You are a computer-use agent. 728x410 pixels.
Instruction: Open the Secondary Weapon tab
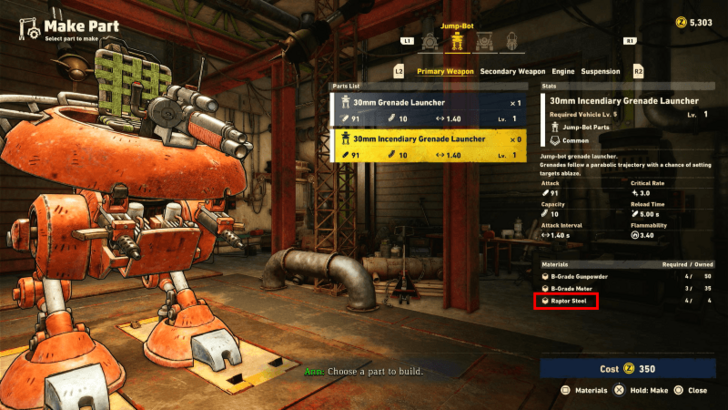point(513,71)
